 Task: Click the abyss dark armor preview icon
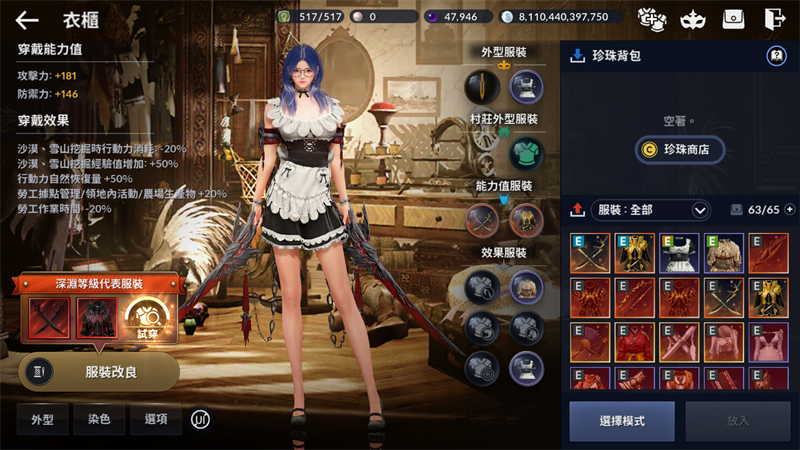[x=96, y=319]
